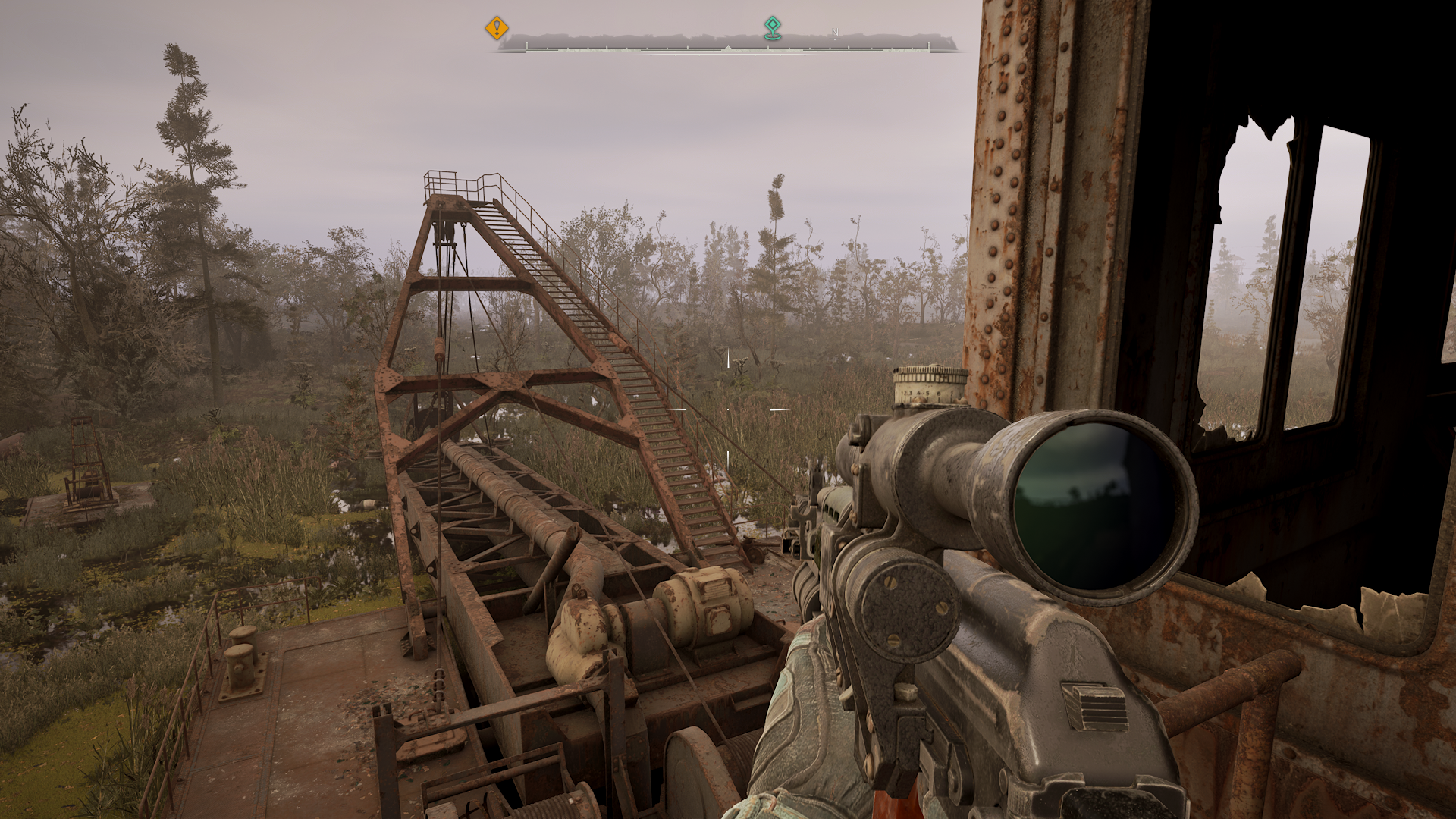Click the rightmost tick mark on compass bar
This screenshot has height=819, width=1456.
(x=927, y=47)
